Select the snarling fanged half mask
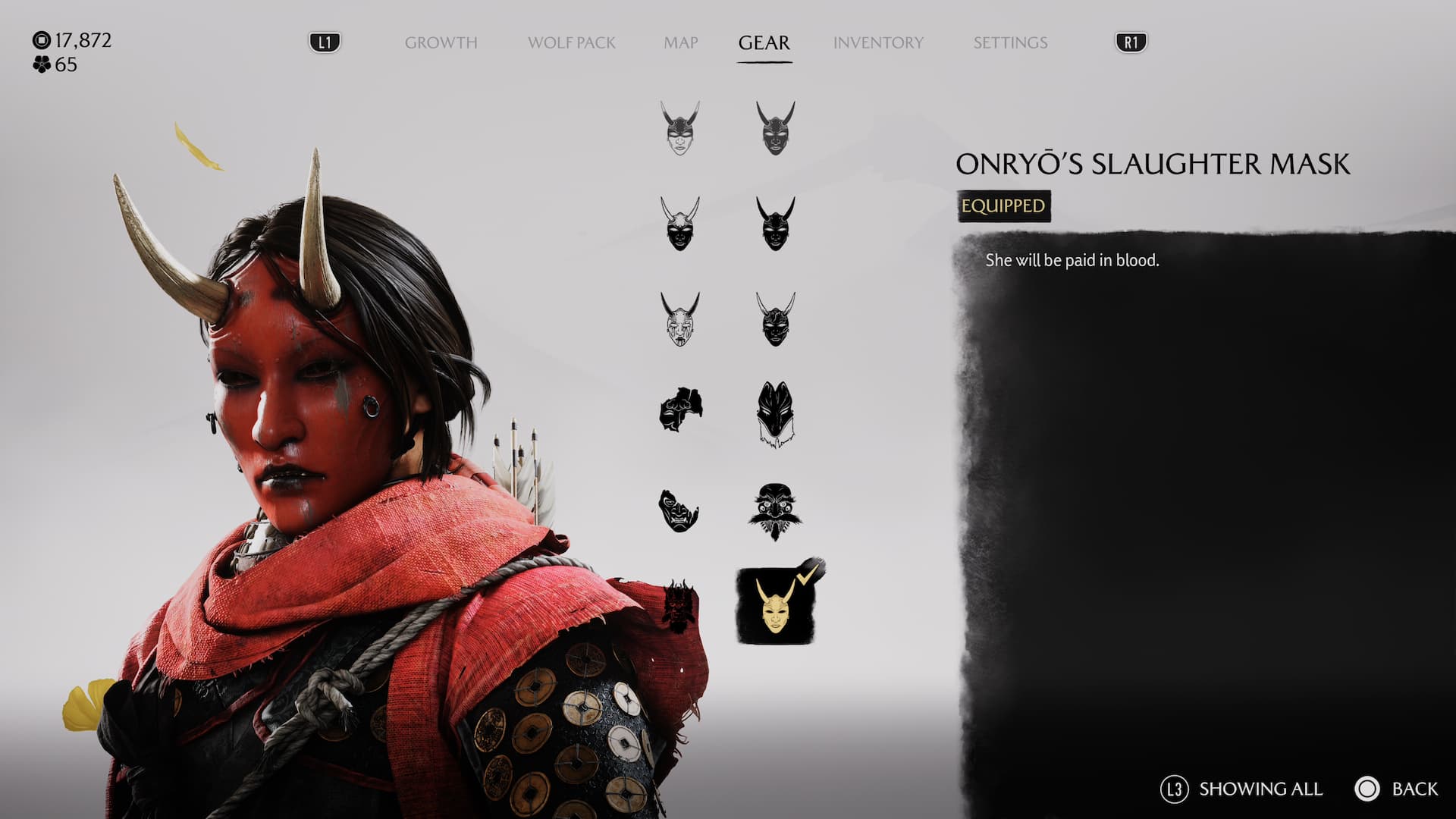The image size is (1456, 819). 679,510
